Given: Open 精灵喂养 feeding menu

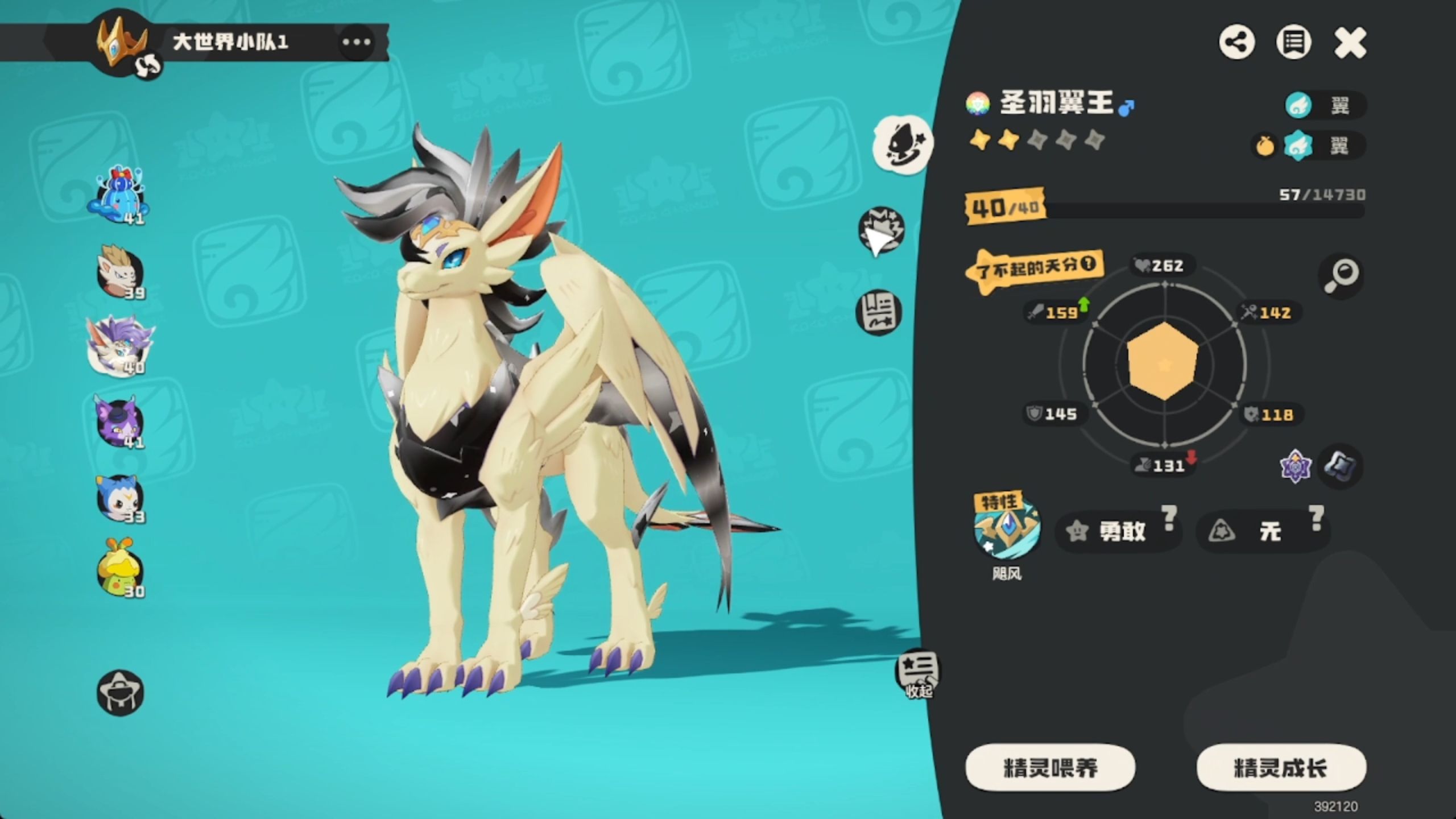Looking at the screenshot, I should pos(1050,768).
